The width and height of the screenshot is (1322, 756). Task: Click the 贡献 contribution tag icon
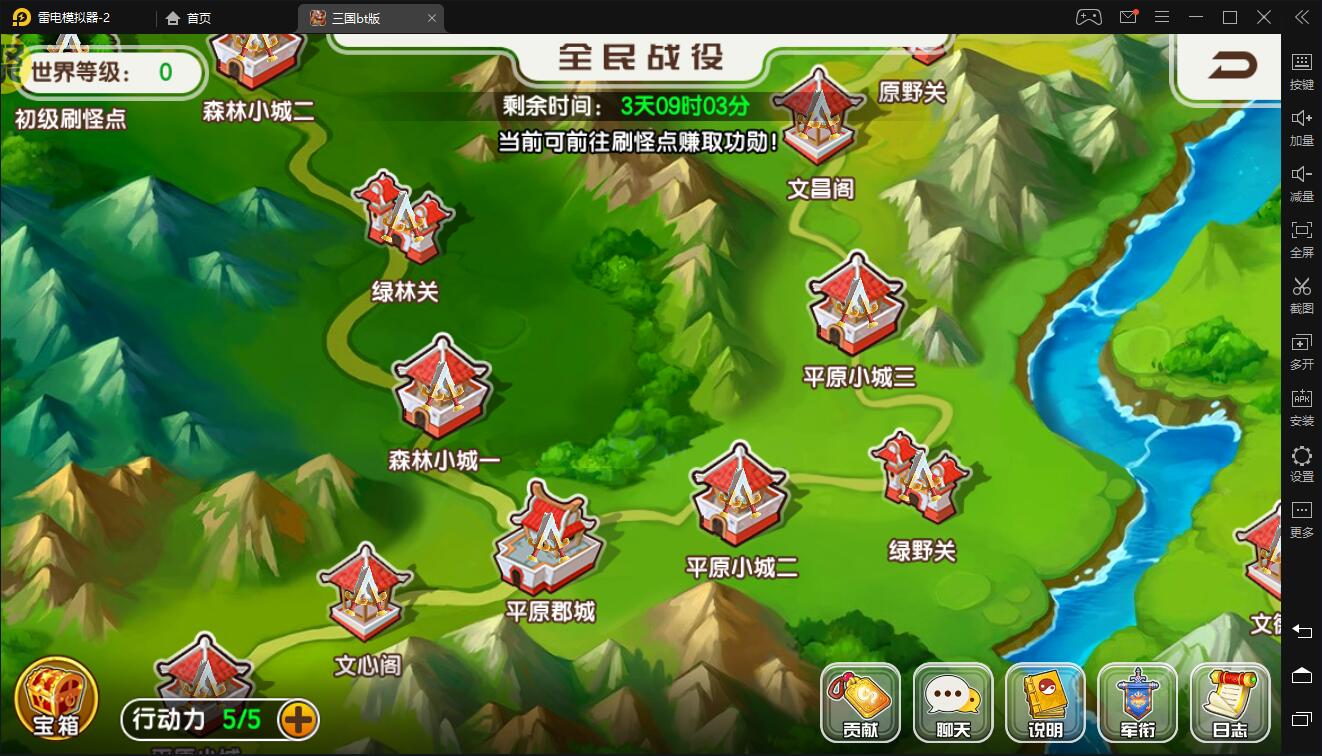(860, 702)
